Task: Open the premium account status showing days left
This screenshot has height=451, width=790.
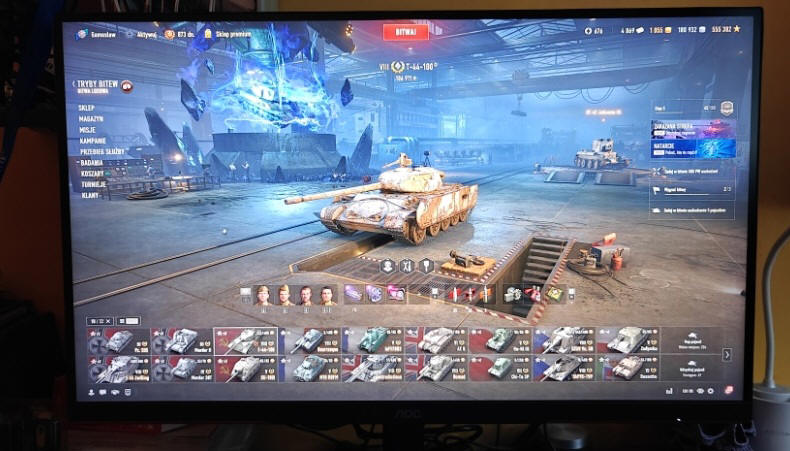Action: [x=180, y=34]
